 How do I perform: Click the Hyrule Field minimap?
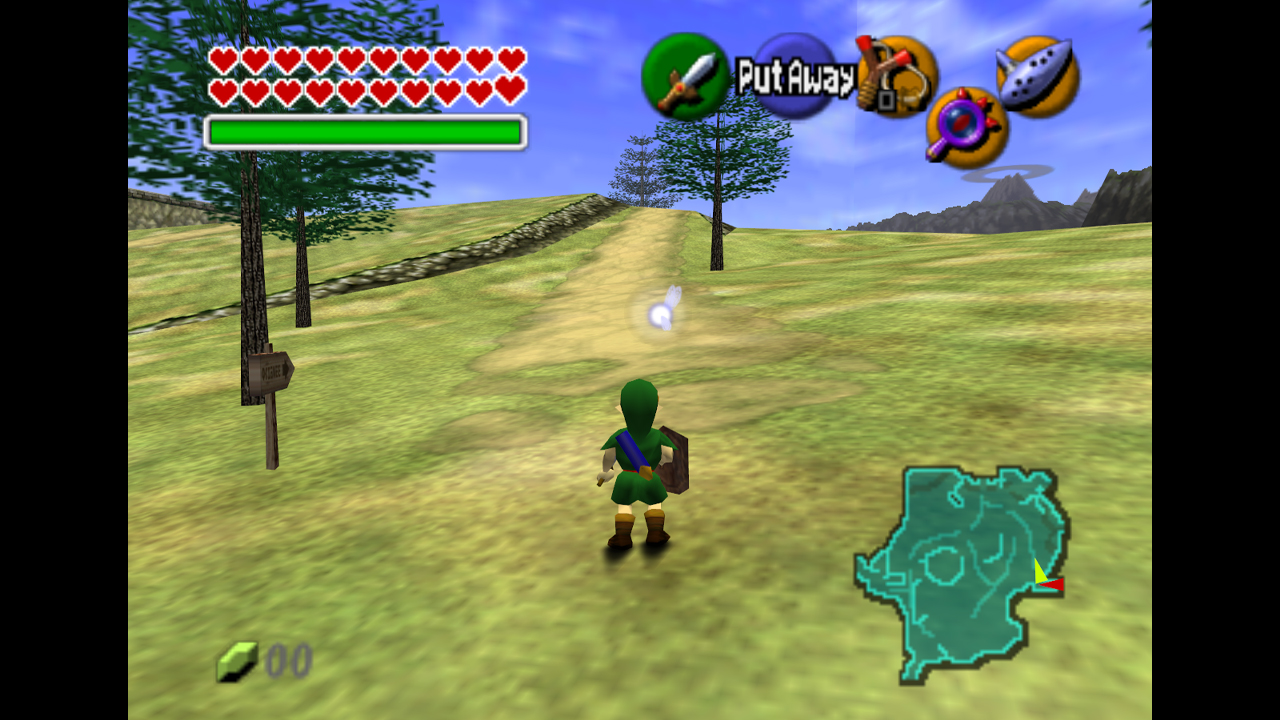click(x=958, y=570)
